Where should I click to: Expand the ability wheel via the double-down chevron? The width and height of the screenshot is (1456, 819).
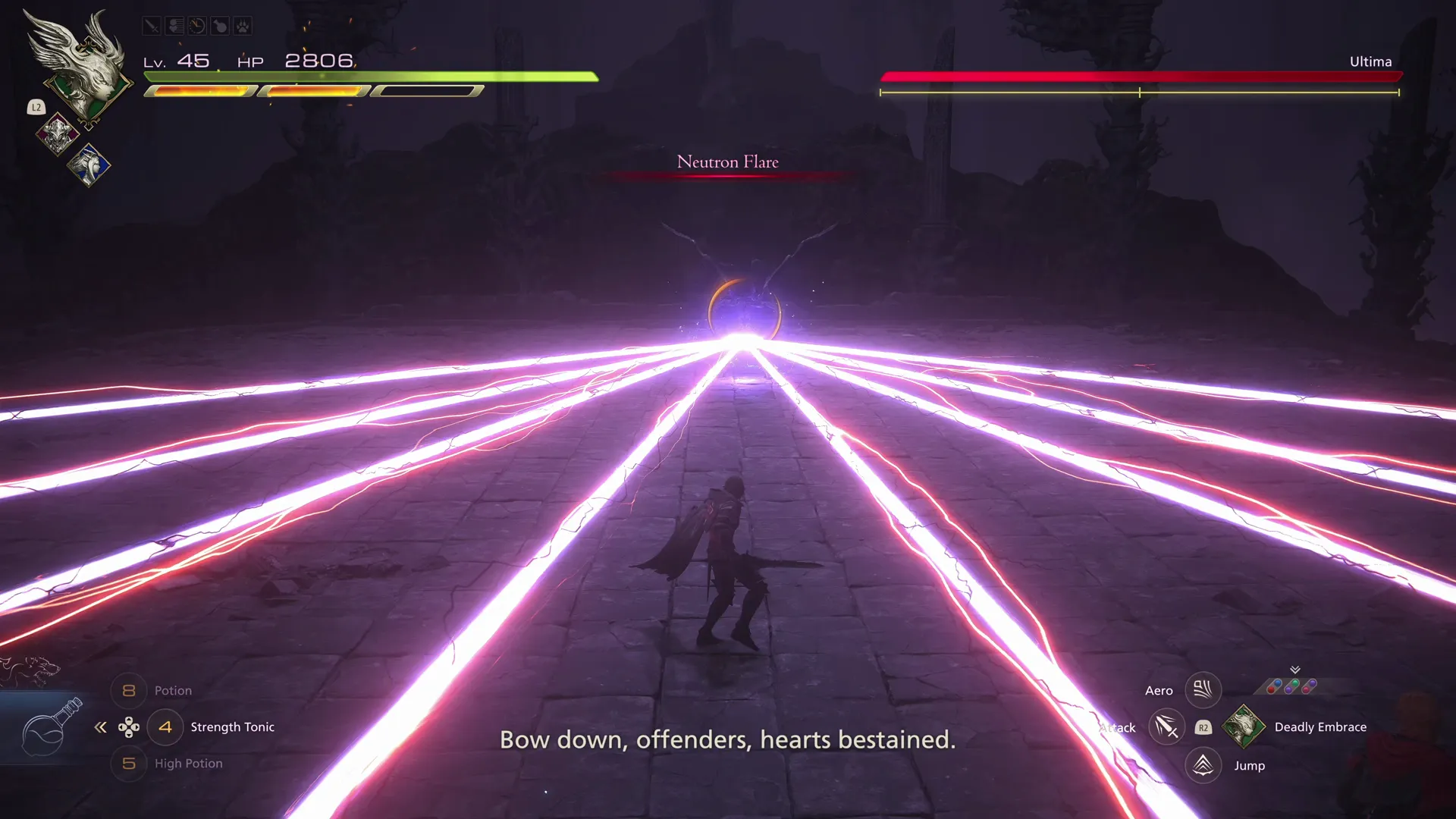click(1294, 669)
